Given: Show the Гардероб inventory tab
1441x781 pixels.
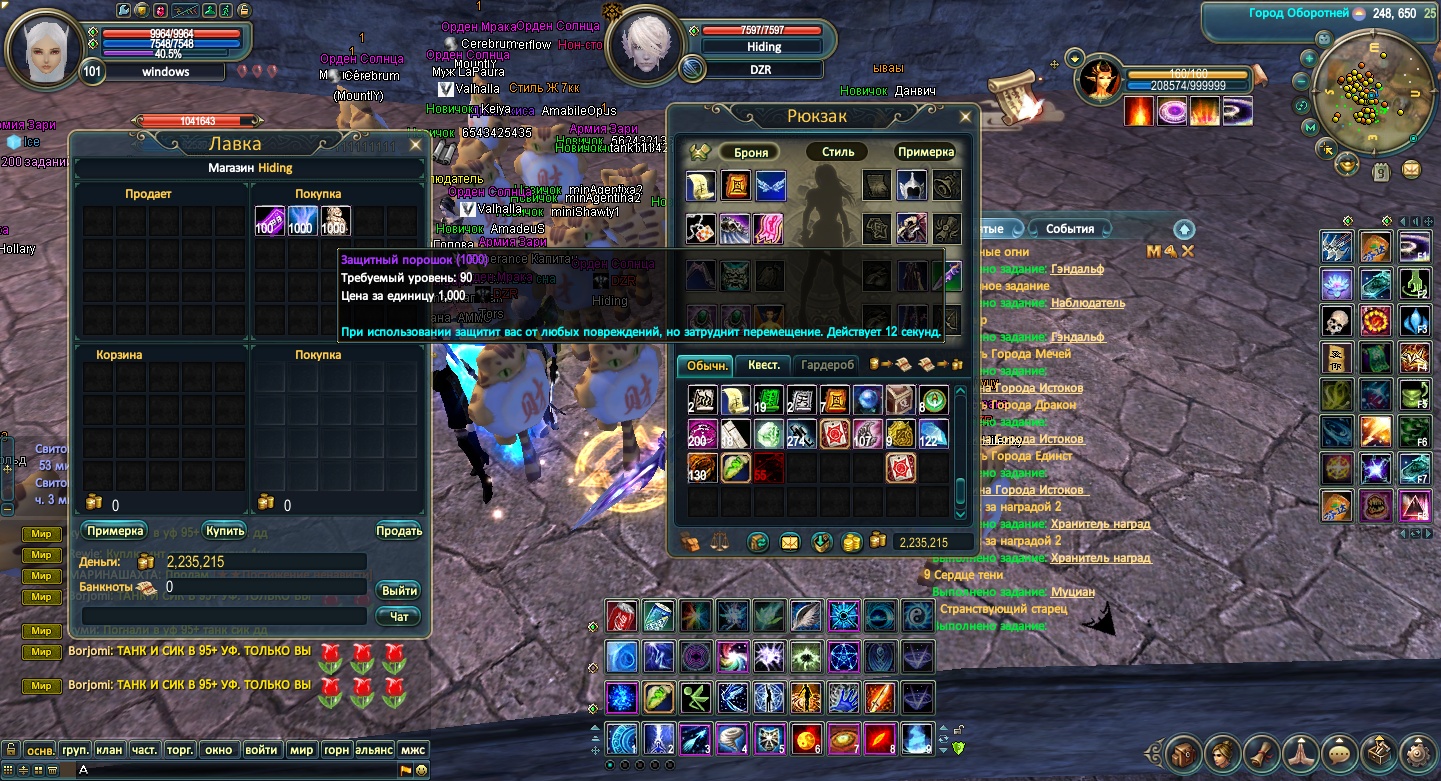Looking at the screenshot, I should tap(827, 365).
